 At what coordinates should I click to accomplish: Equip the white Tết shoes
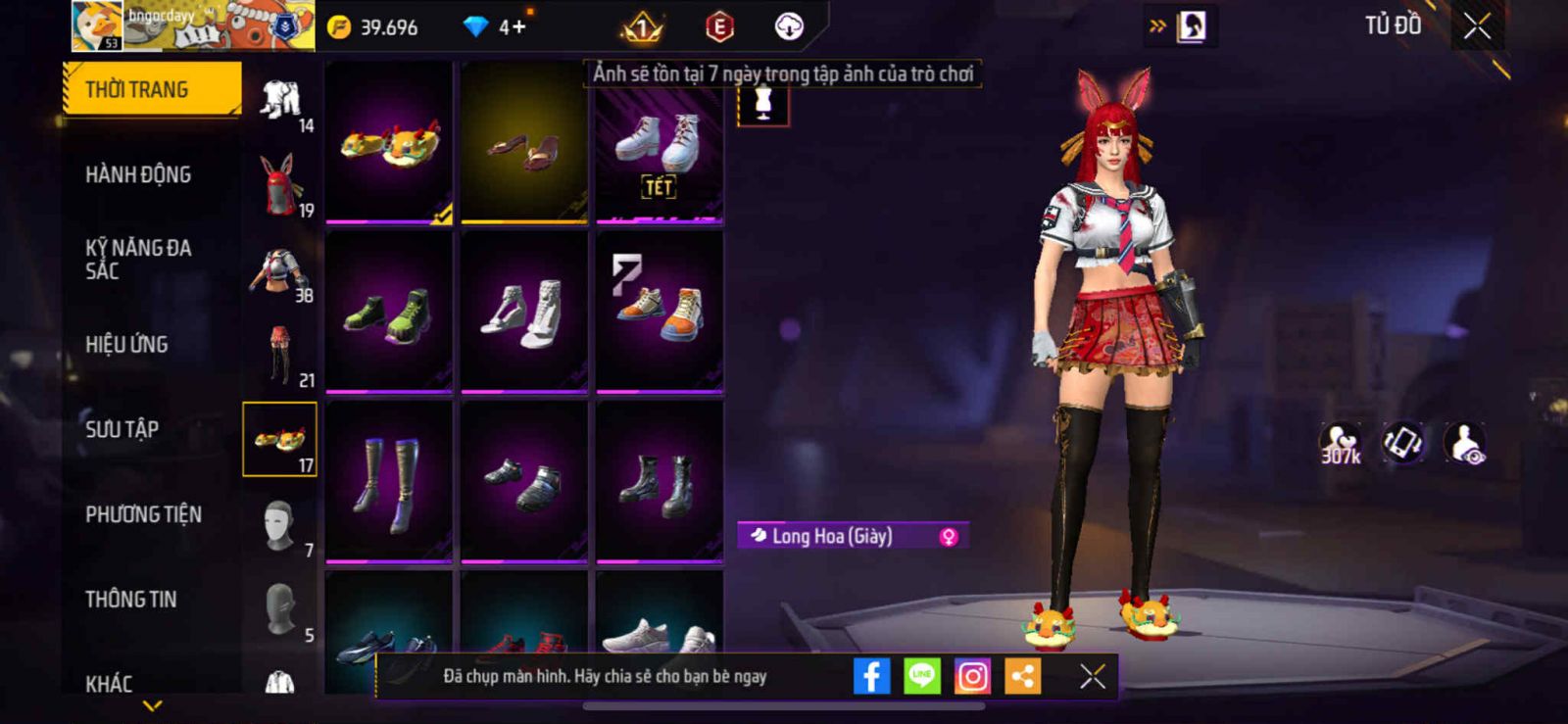(660, 143)
